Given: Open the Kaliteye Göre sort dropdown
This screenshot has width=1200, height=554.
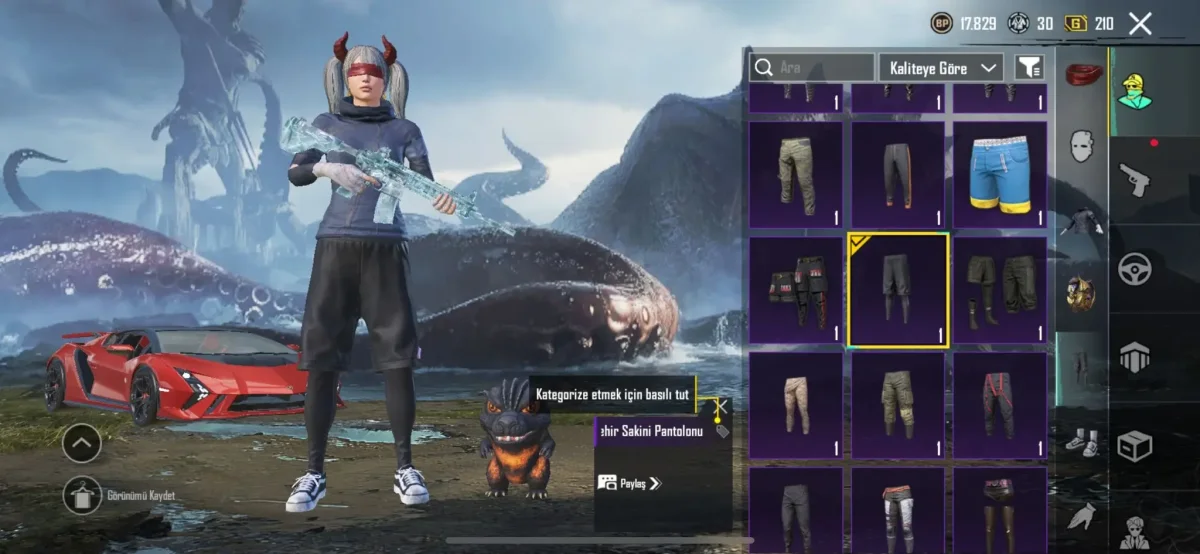Looking at the screenshot, I should click(940, 68).
